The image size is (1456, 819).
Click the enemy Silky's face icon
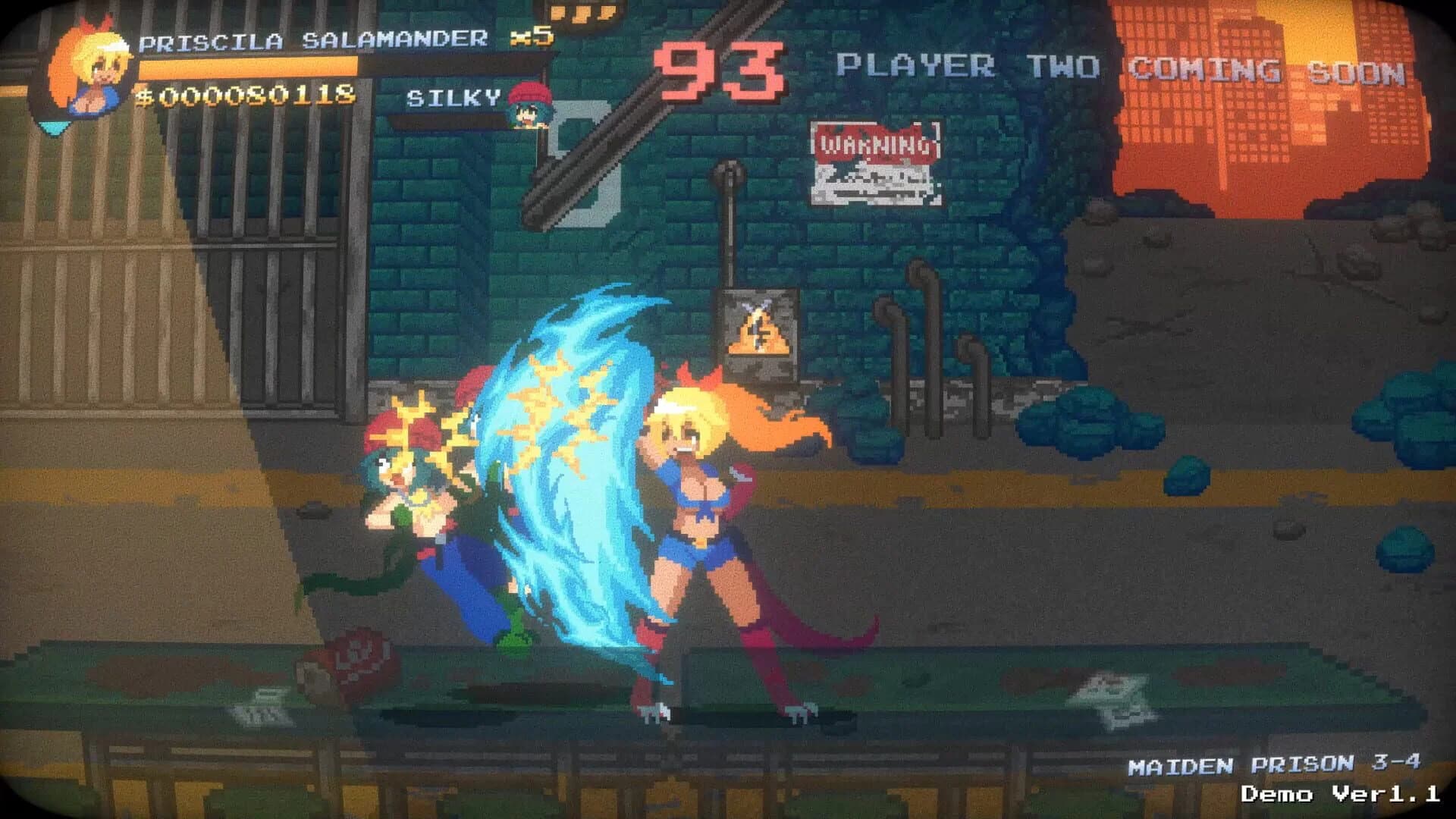(x=531, y=110)
